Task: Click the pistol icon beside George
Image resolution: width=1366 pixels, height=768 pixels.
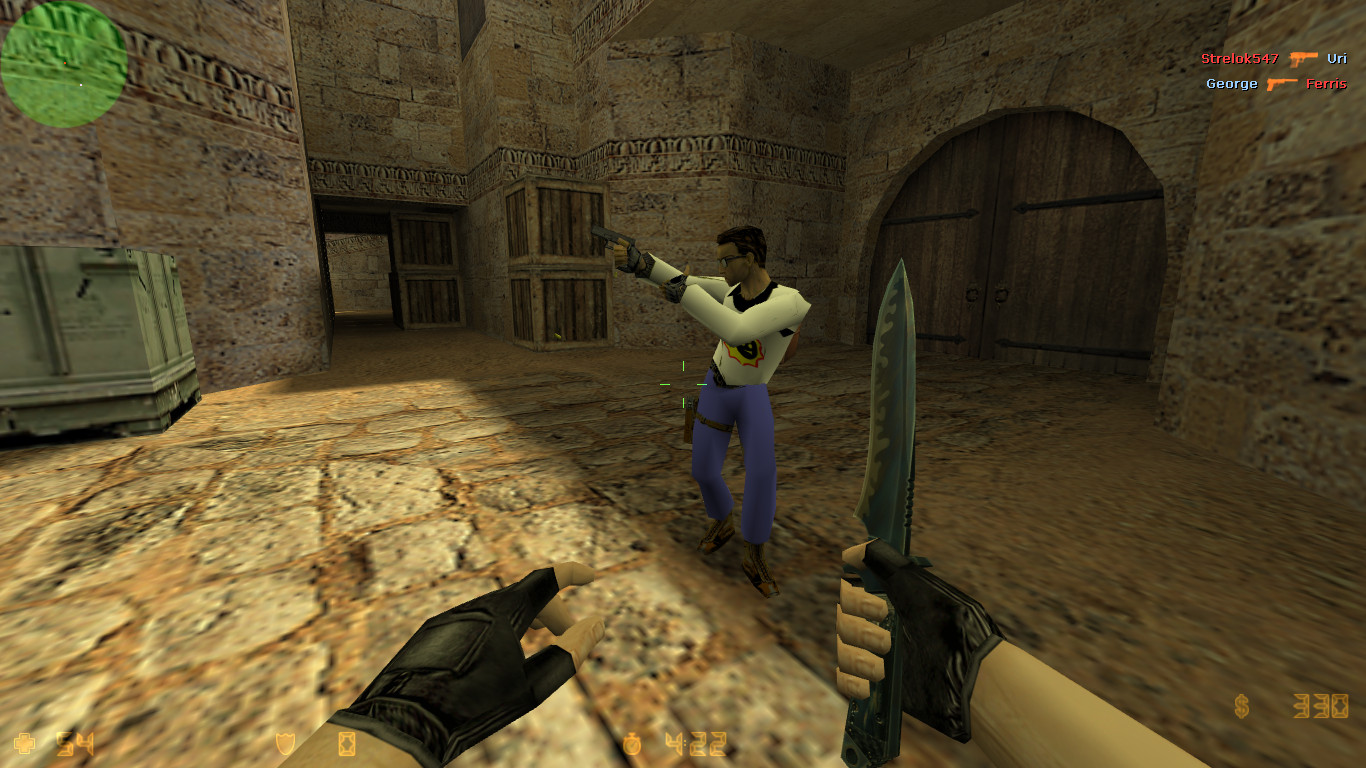Action: tap(1283, 84)
